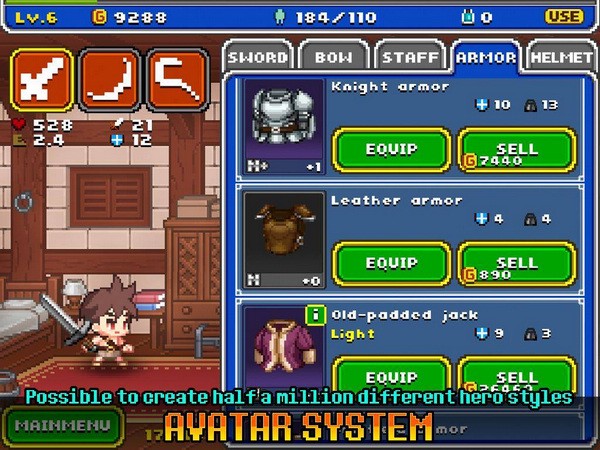
Task: Select the Leather armor thumbnail
Action: click(x=282, y=237)
